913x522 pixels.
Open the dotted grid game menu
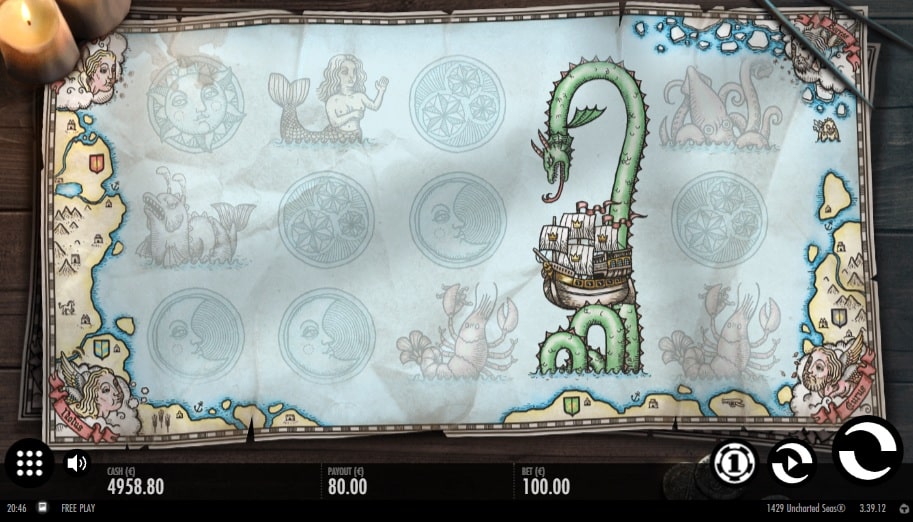[x=29, y=462]
